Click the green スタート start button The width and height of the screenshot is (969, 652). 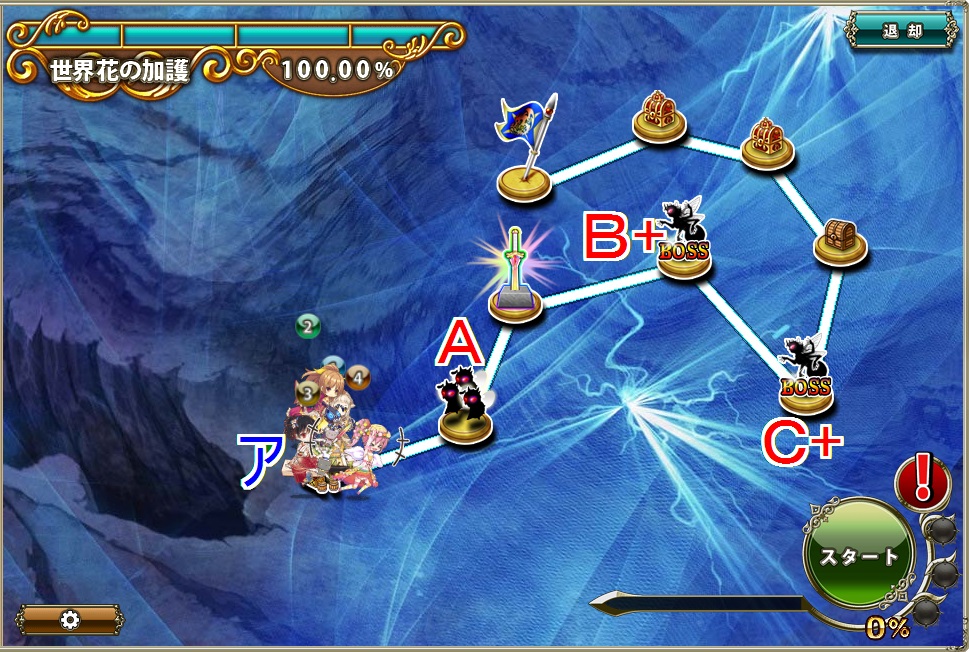[x=859, y=556]
